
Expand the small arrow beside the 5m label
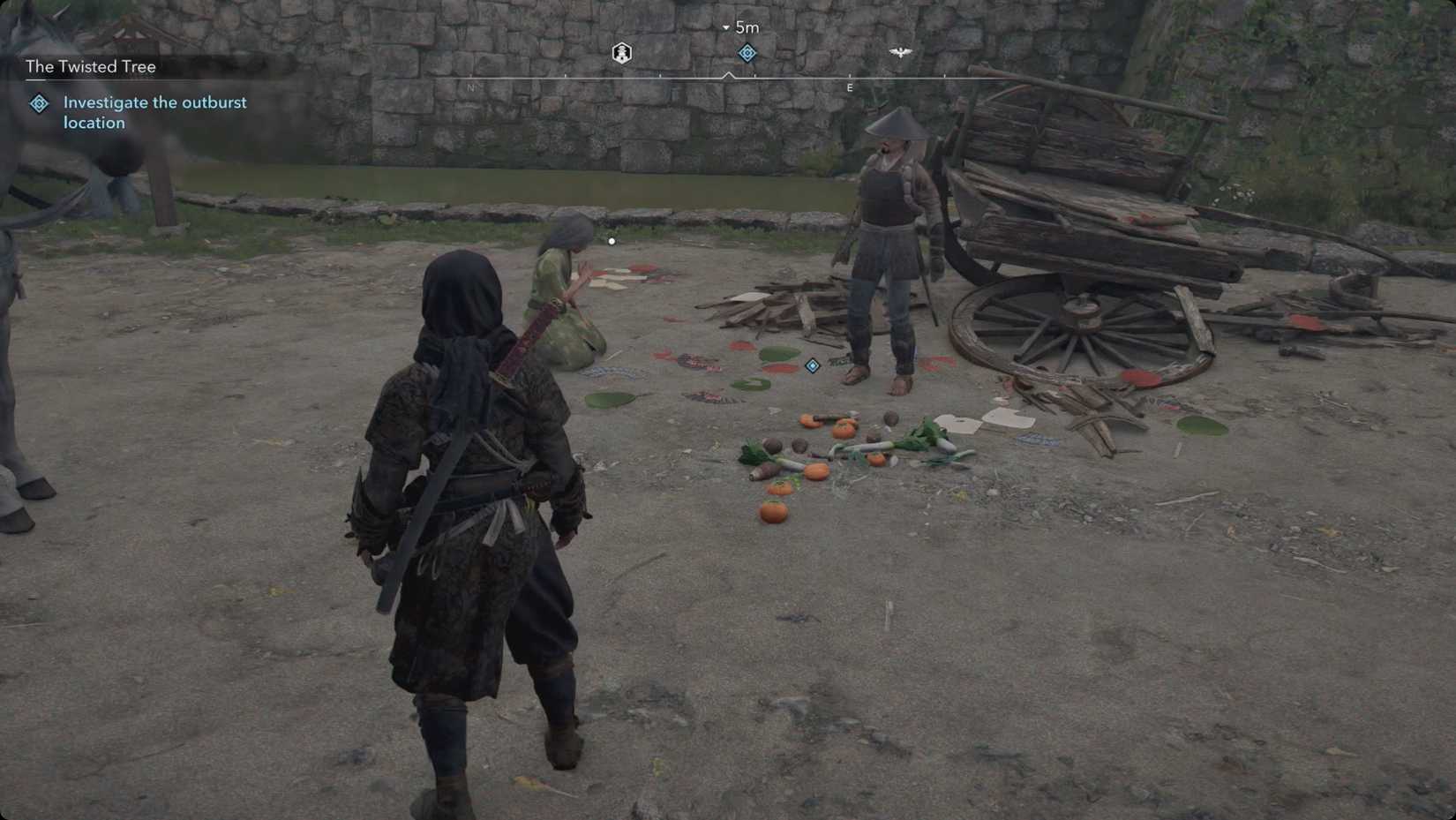point(724,27)
